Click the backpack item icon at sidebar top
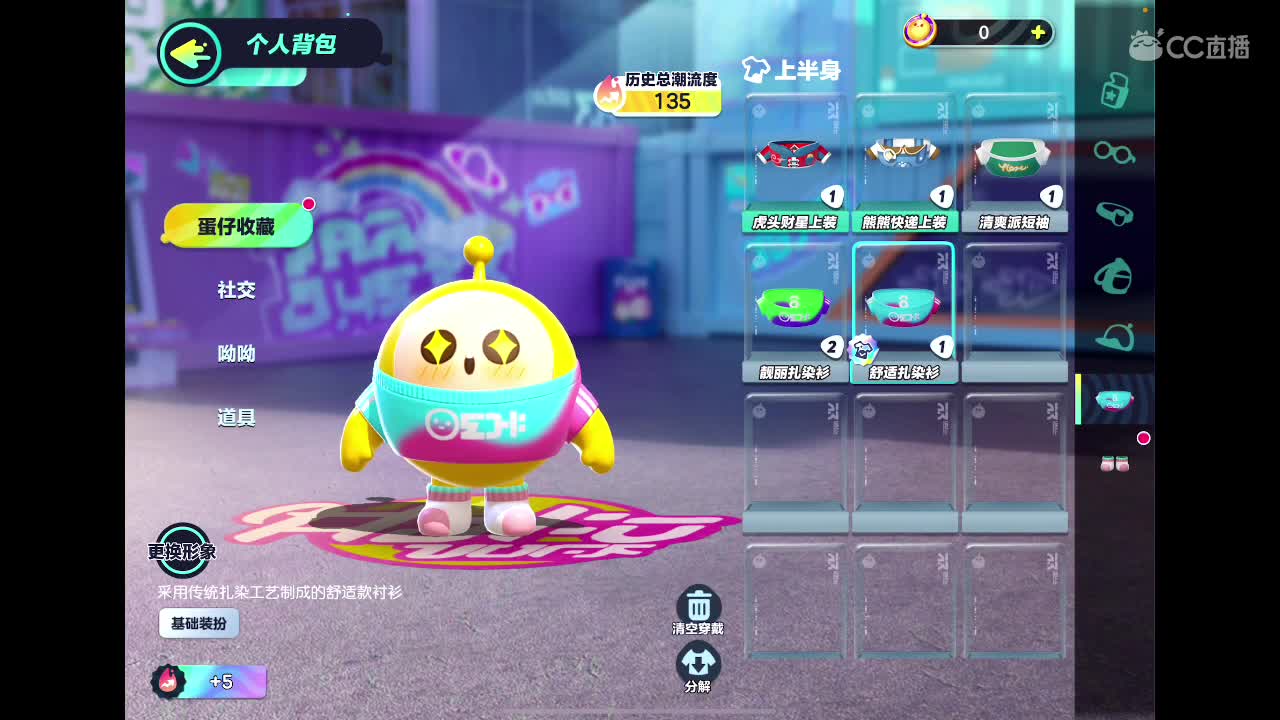This screenshot has height=720, width=1280. [x=1113, y=92]
